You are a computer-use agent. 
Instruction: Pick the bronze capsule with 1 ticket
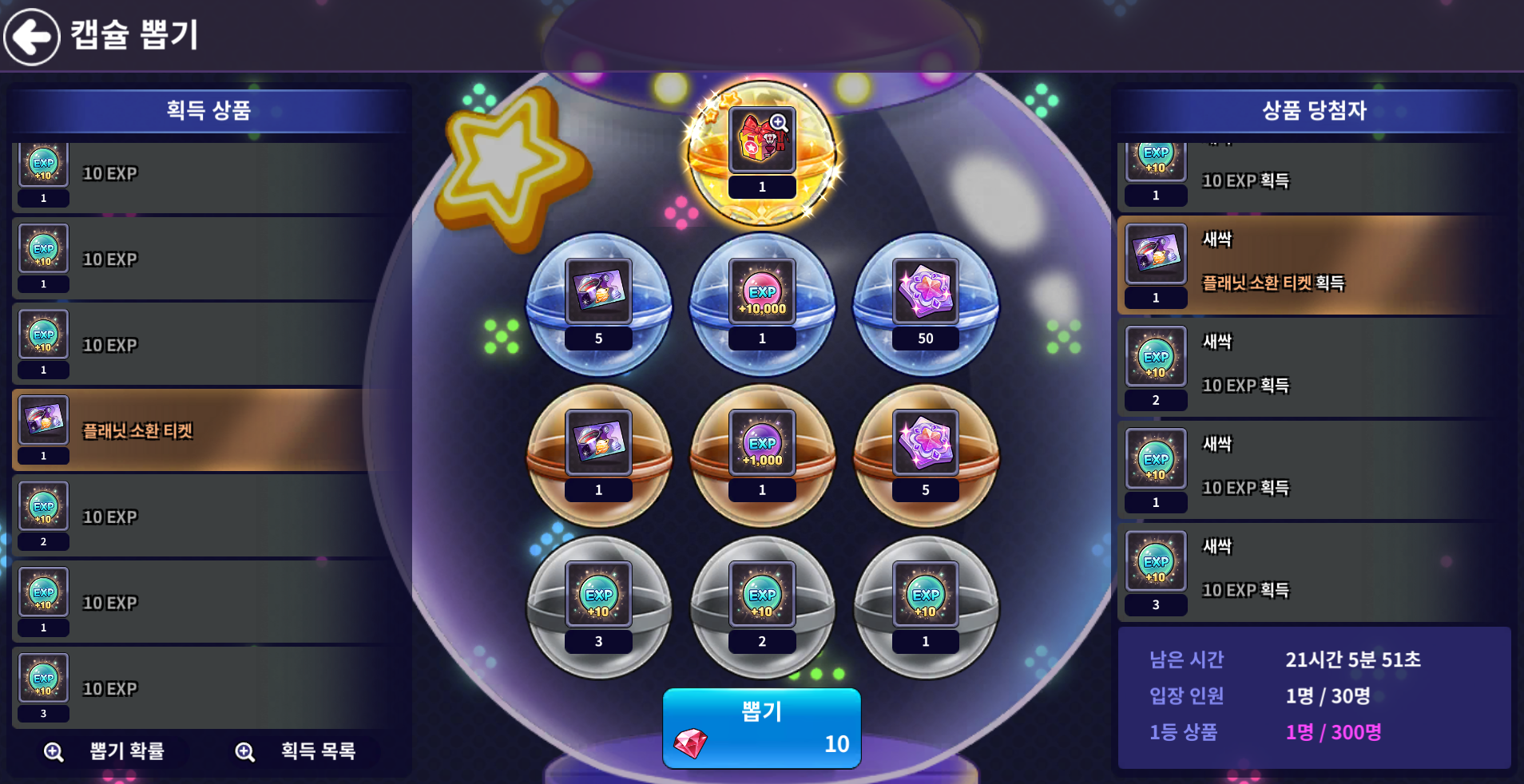click(x=598, y=455)
